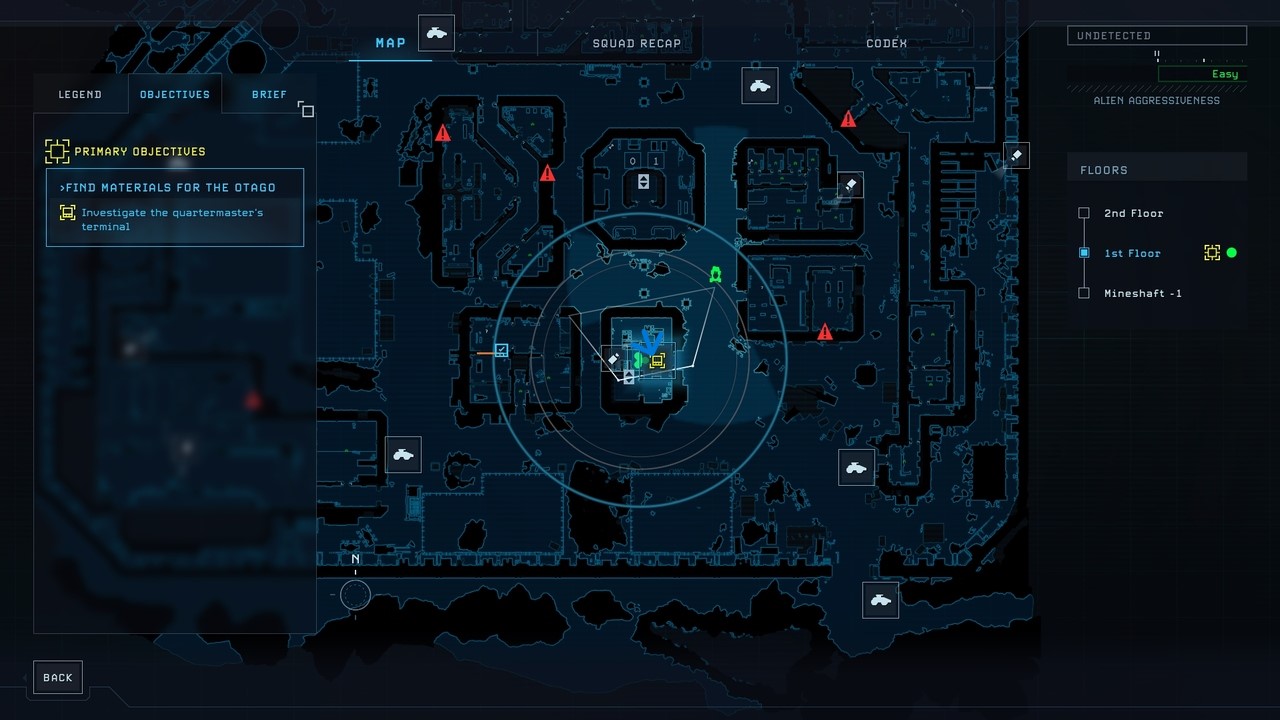Switch to the SQUAD RECAP tab
Image resolution: width=1280 pixels, height=720 pixels.
pyautogui.click(x=636, y=43)
